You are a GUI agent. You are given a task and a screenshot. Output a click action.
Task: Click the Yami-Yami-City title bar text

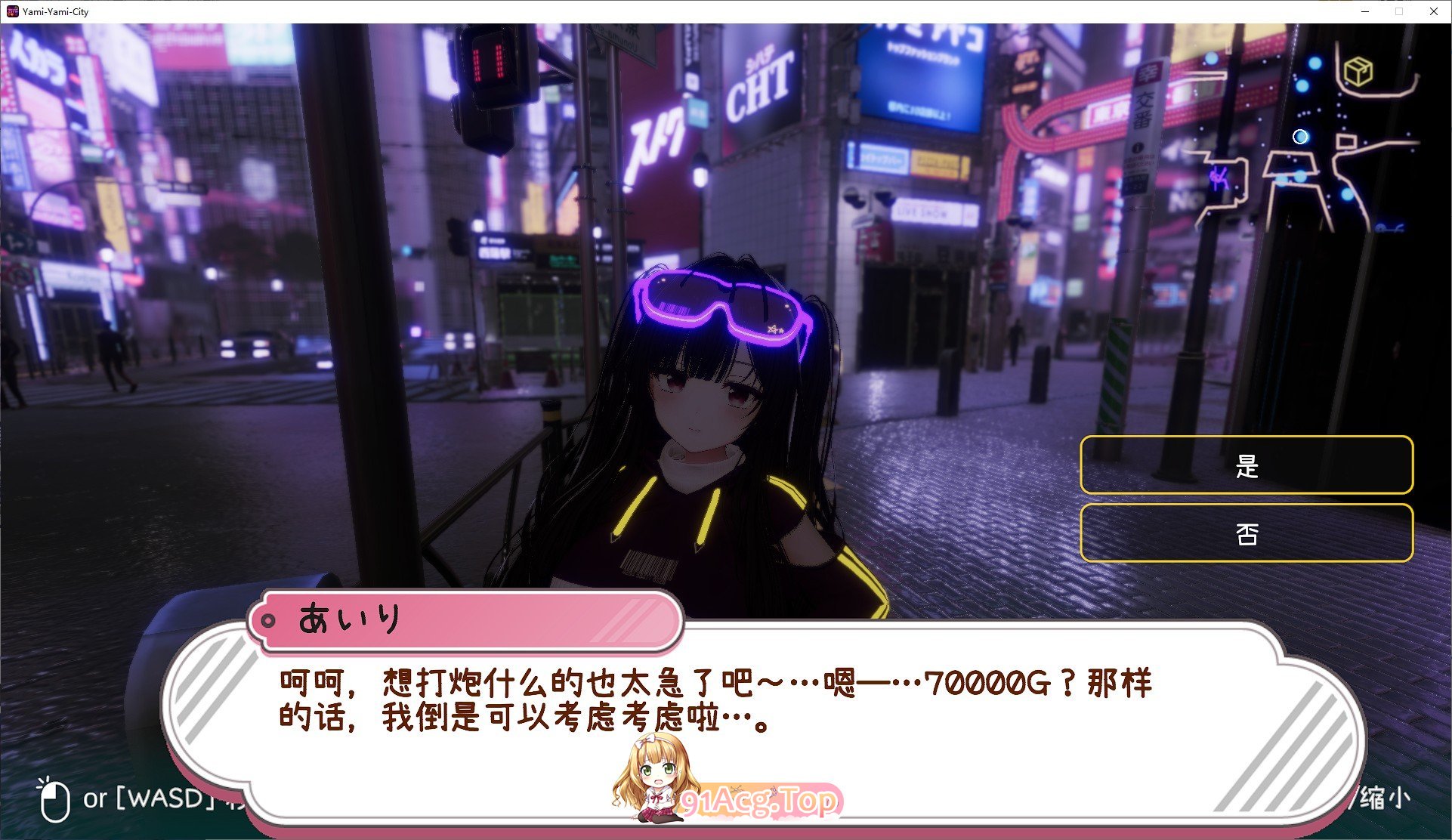tap(54, 11)
